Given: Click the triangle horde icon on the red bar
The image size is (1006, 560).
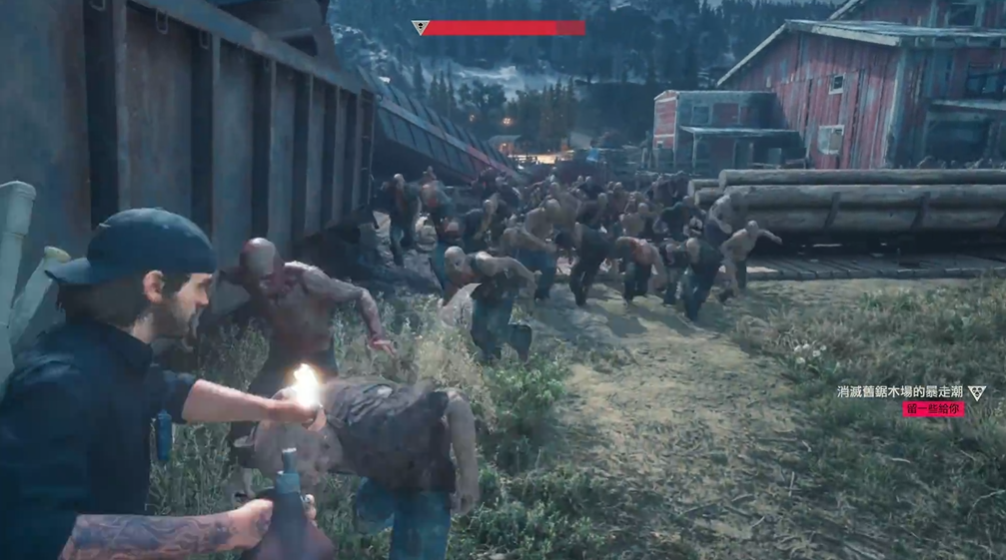Looking at the screenshot, I should coord(420,28).
